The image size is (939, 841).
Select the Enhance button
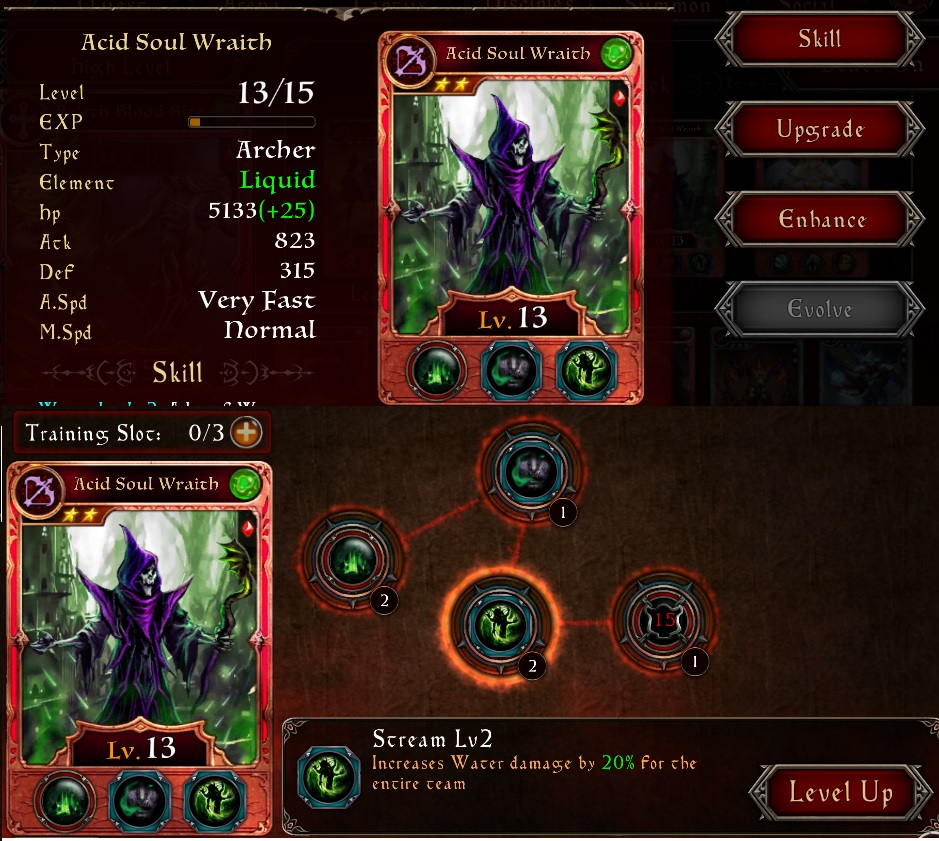819,220
